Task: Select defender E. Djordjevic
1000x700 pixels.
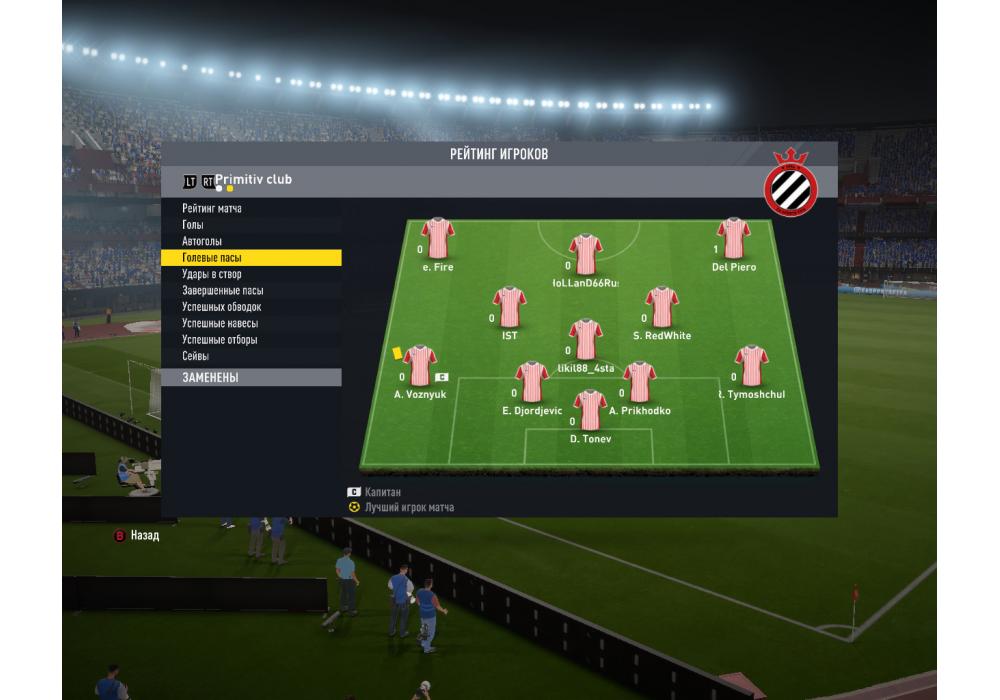Action: click(532, 382)
